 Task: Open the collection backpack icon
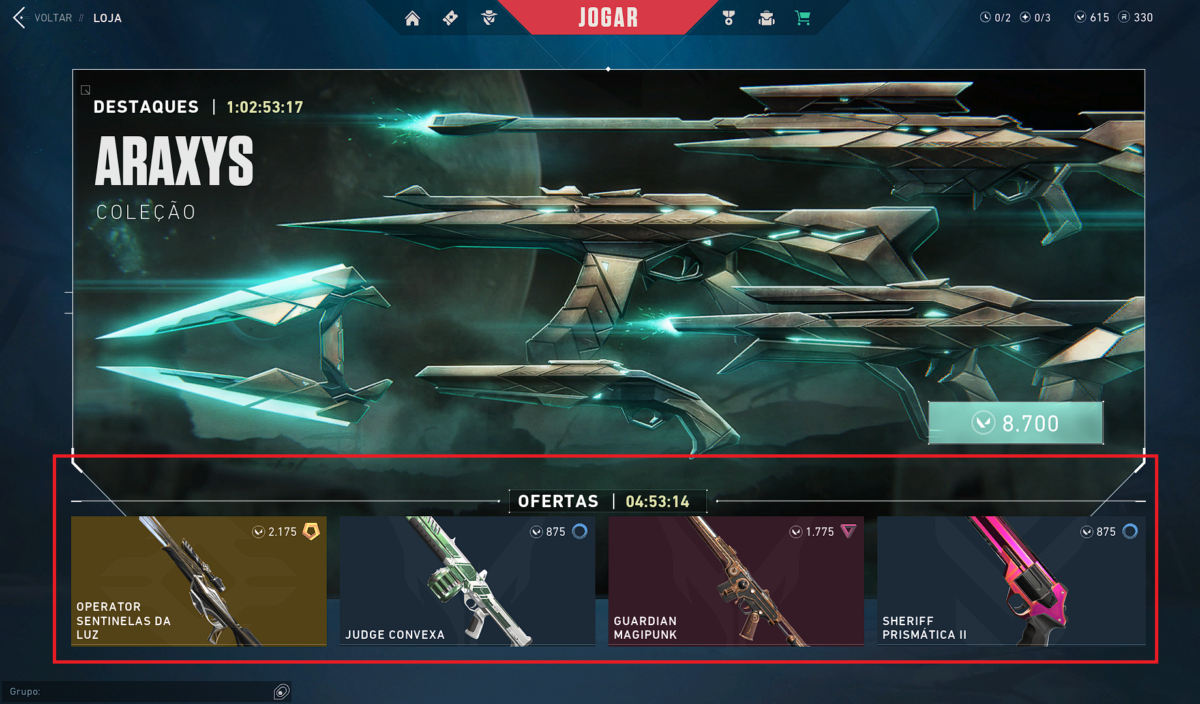(766, 18)
